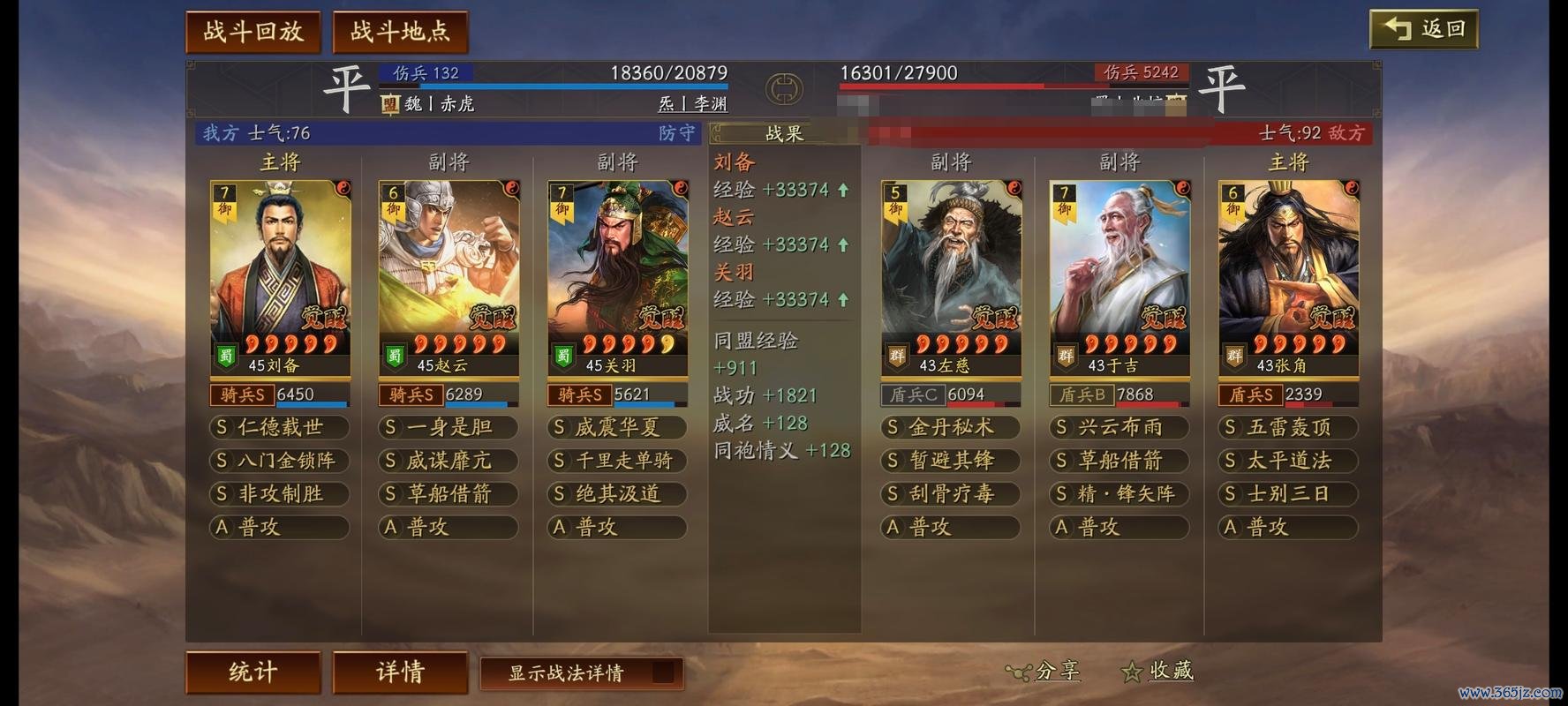
Task: Click 左慈's portrait thumbnail
Action: tap(951, 260)
